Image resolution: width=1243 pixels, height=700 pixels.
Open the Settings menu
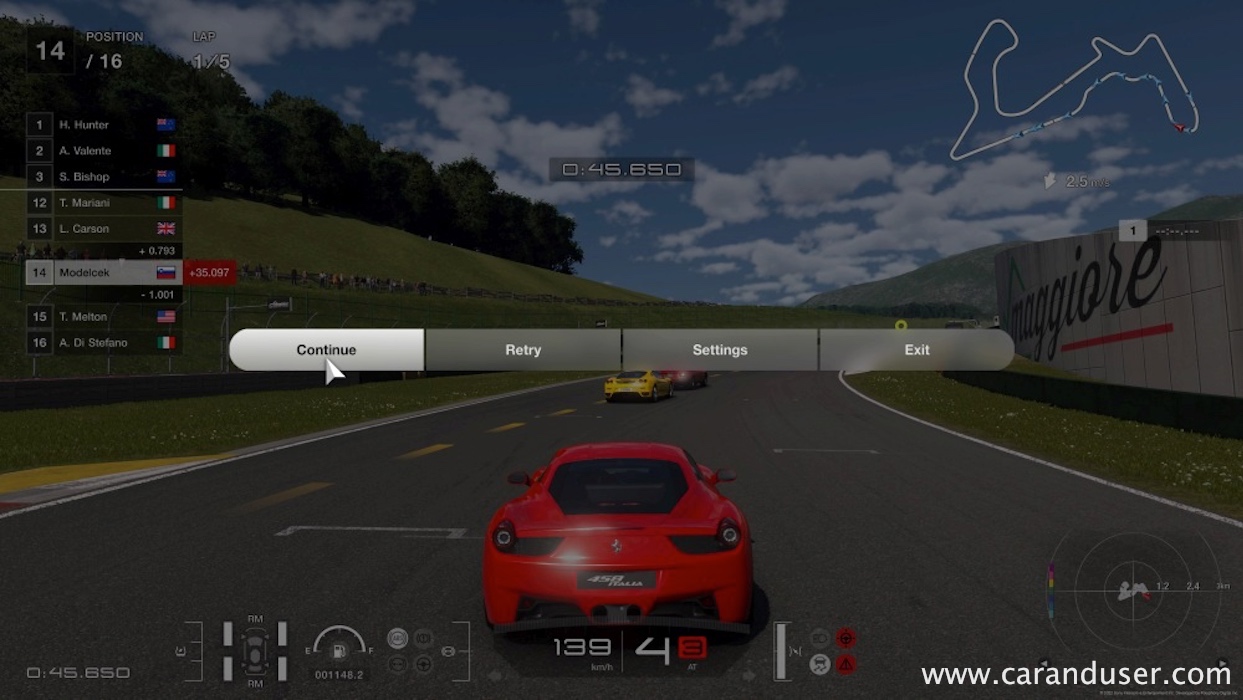(720, 350)
